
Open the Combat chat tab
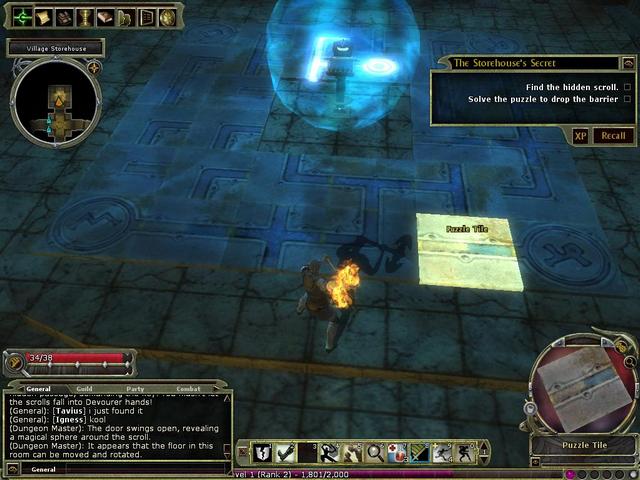click(x=188, y=388)
